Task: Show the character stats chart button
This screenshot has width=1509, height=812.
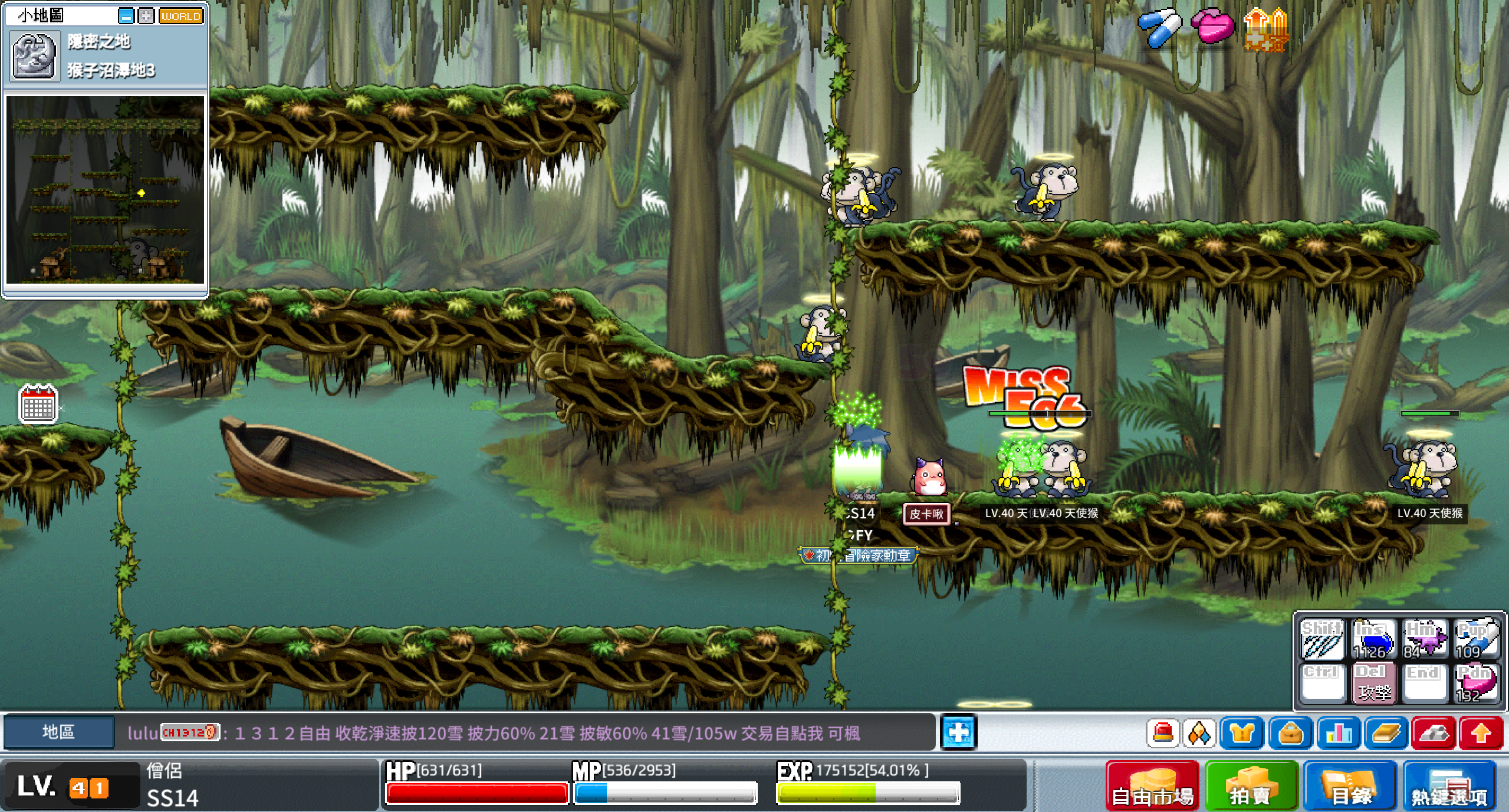Action: coord(1339,734)
